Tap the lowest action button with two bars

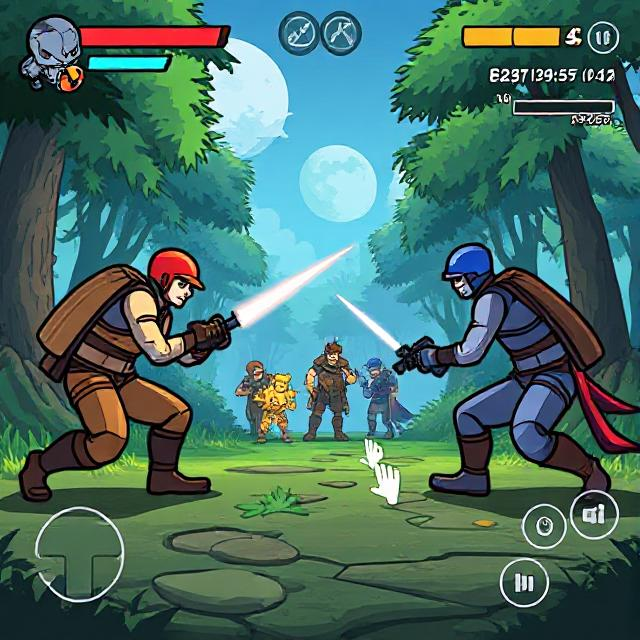[525, 581]
